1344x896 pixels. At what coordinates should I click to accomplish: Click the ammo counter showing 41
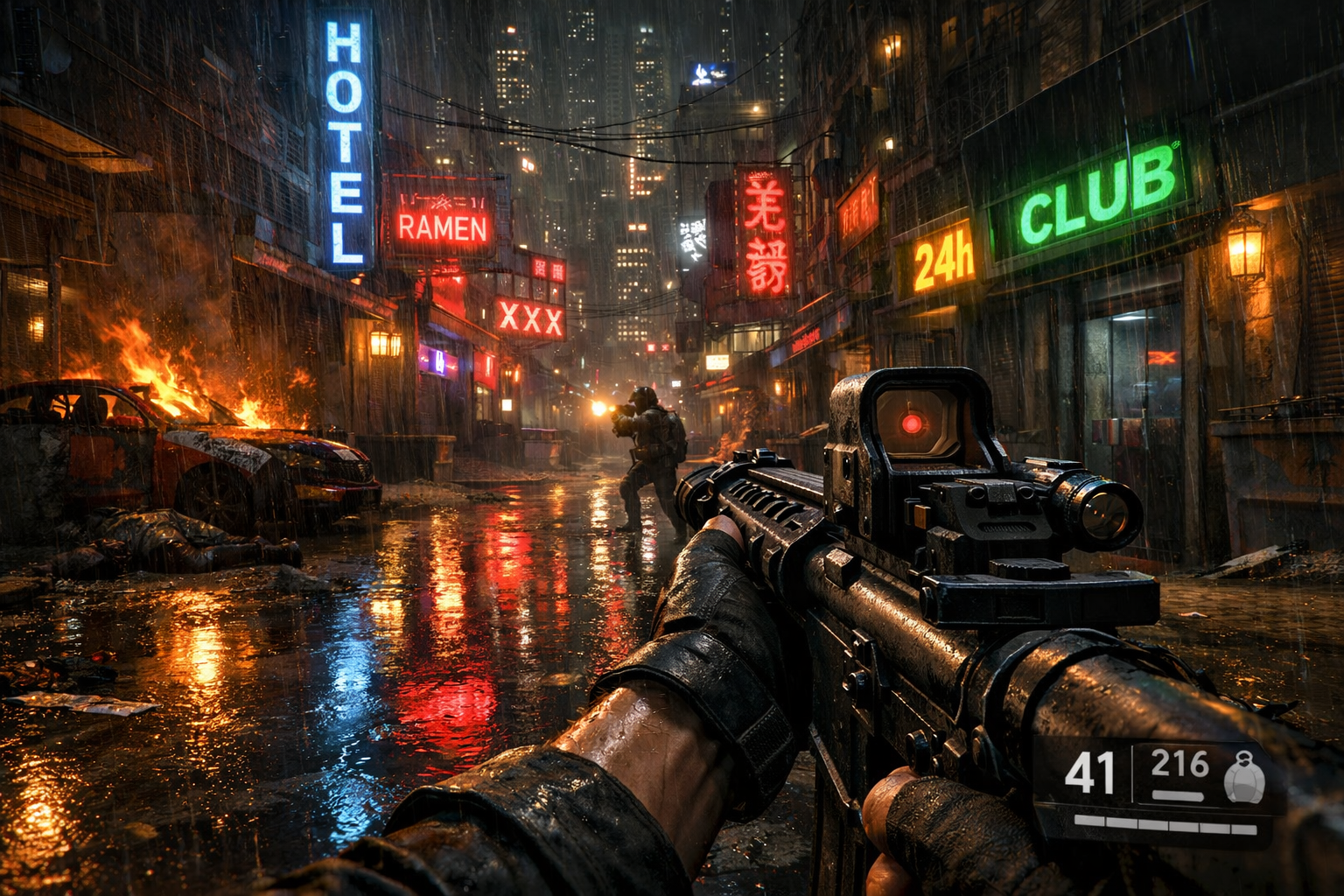point(1089,773)
